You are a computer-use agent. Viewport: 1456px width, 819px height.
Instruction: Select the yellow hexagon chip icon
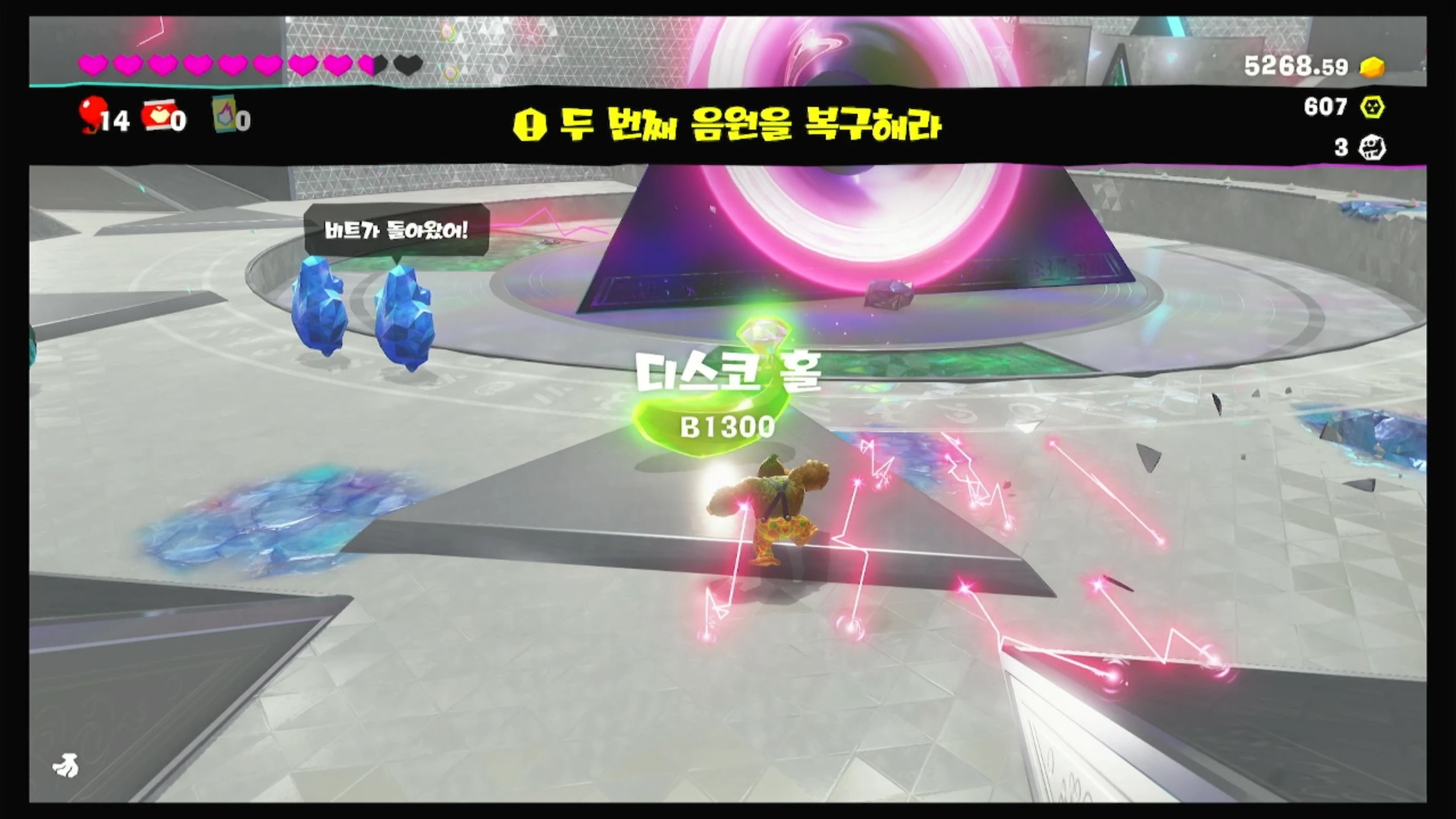pyautogui.click(x=1372, y=107)
